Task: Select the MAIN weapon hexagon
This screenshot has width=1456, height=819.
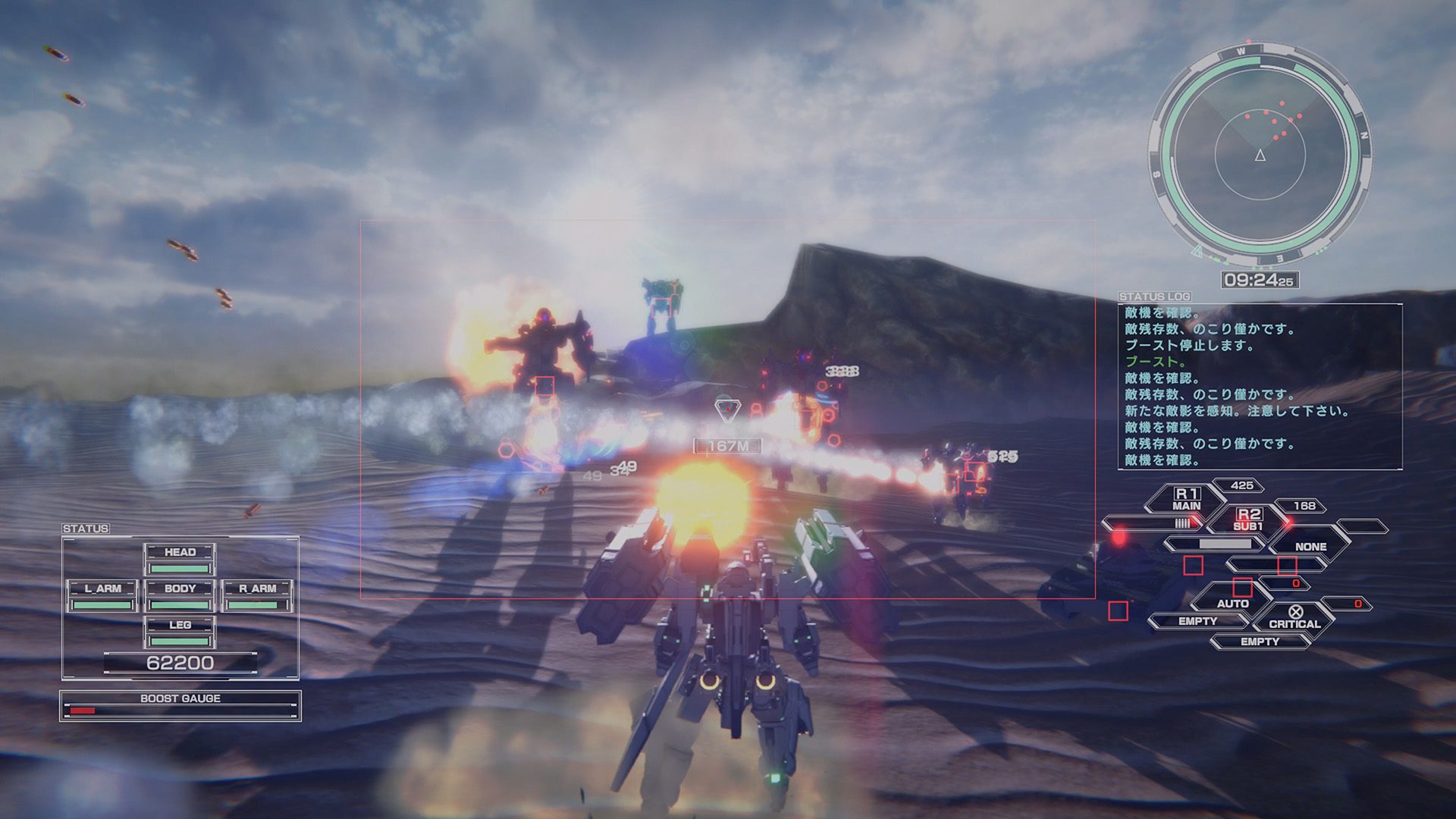Action: pos(1186,500)
